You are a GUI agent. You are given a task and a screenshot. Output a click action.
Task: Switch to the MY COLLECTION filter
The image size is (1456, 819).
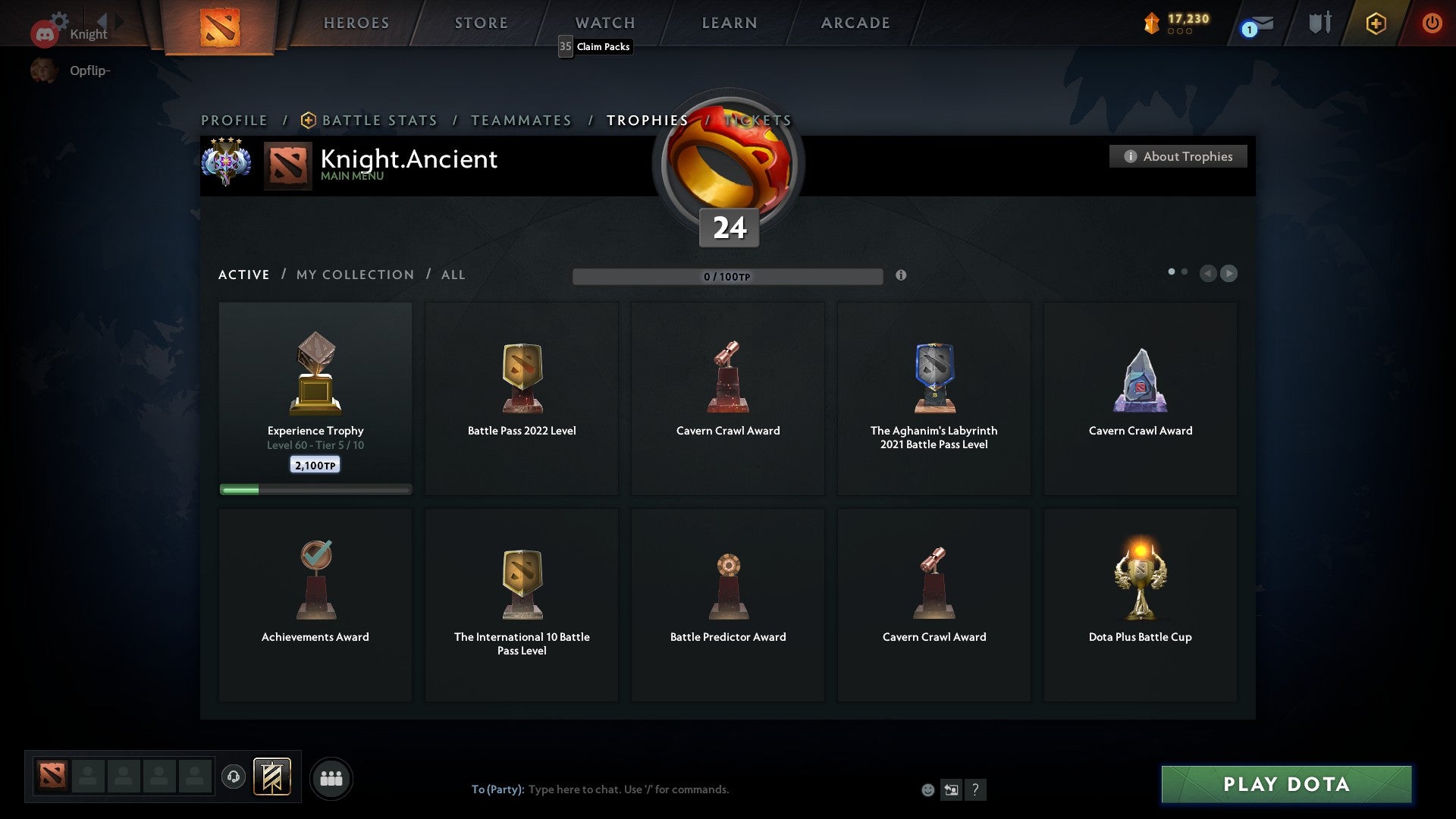point(354,275)
